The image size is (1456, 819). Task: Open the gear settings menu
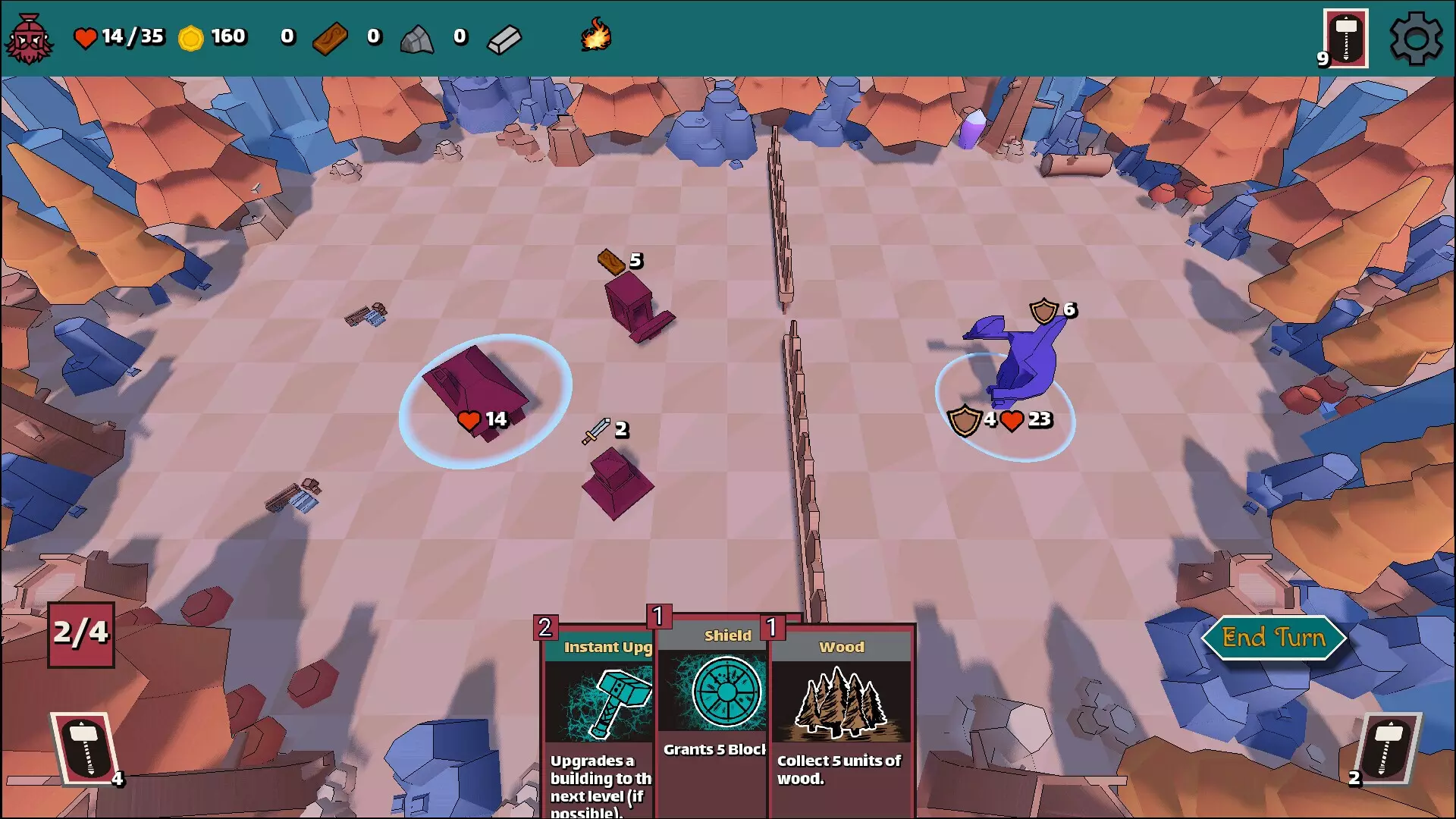[x=1415, y=38]
